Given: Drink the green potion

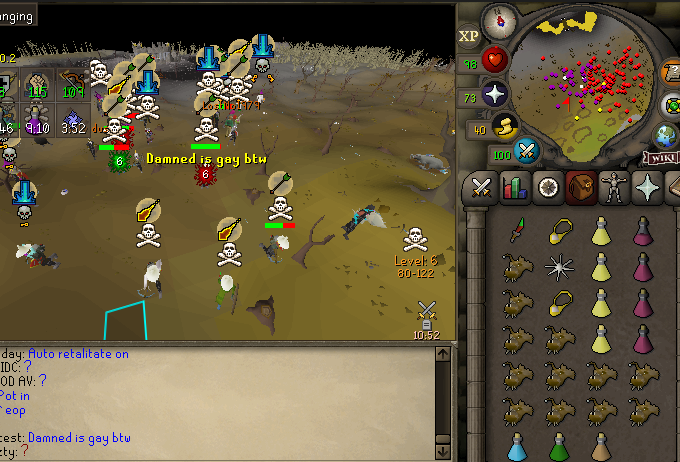Looking at the screenshot, I should pos(559,446).
